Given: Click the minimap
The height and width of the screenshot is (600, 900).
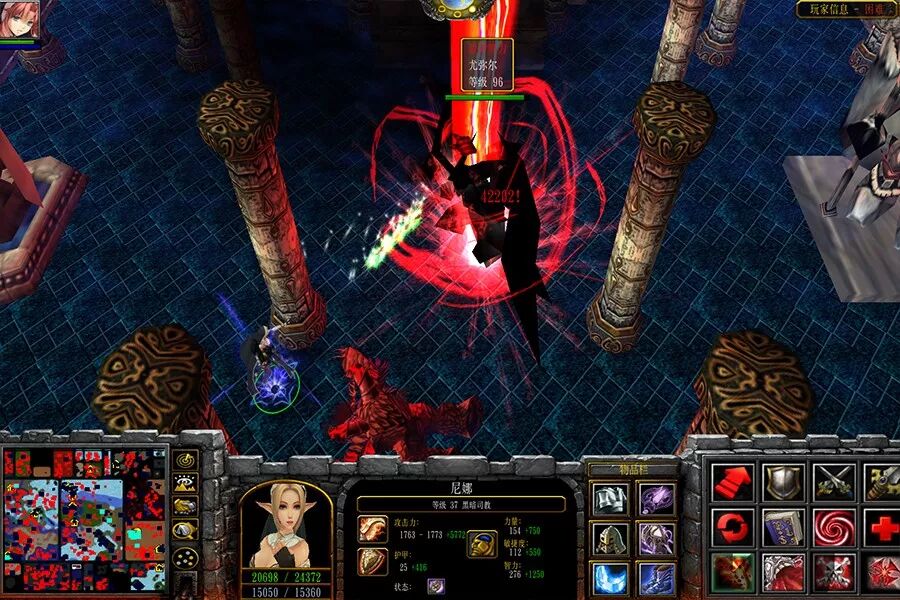Looking at the screenshot, I should 84,518.
